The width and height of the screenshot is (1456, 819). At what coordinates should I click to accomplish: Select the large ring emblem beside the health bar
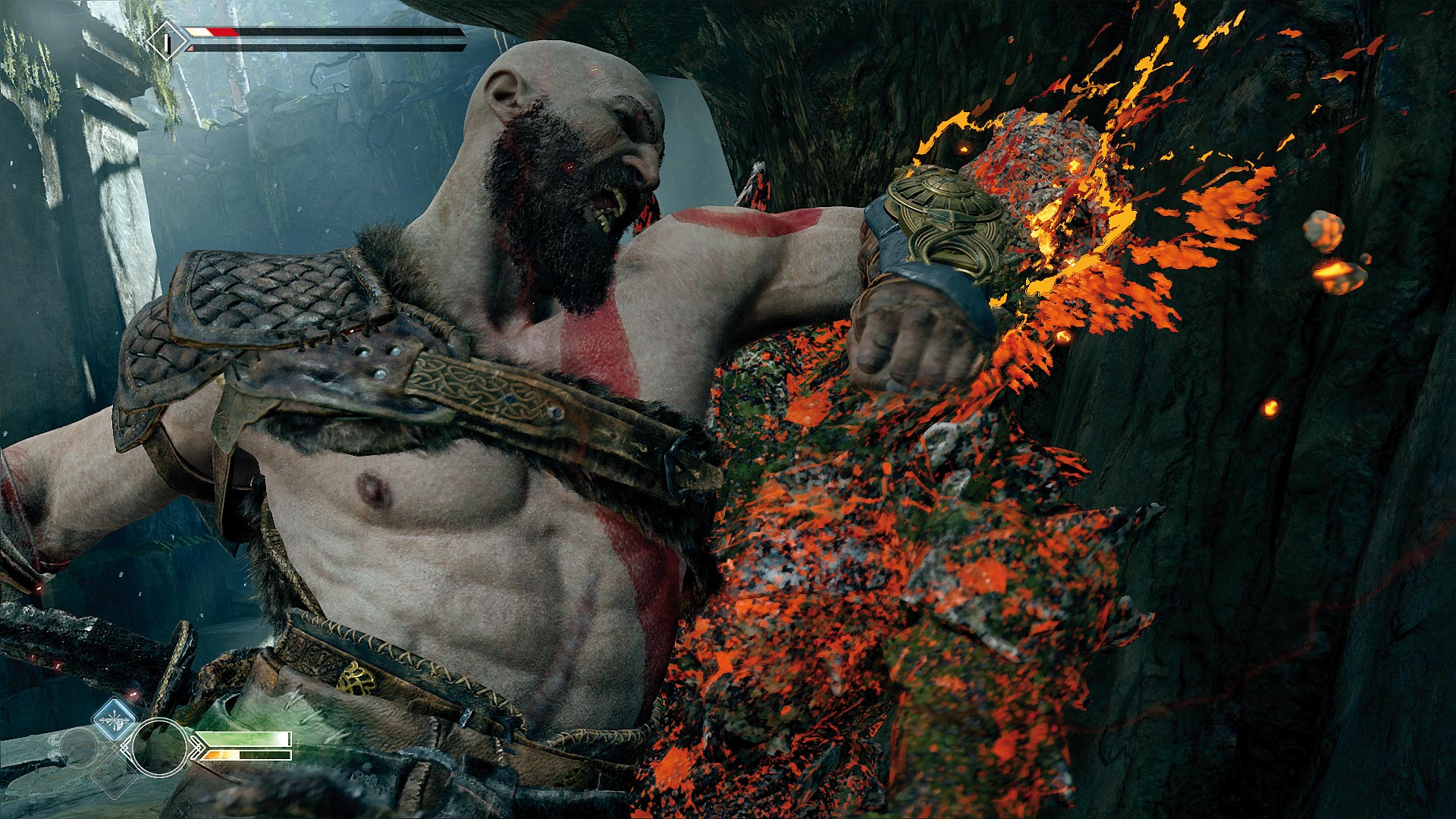159,747
